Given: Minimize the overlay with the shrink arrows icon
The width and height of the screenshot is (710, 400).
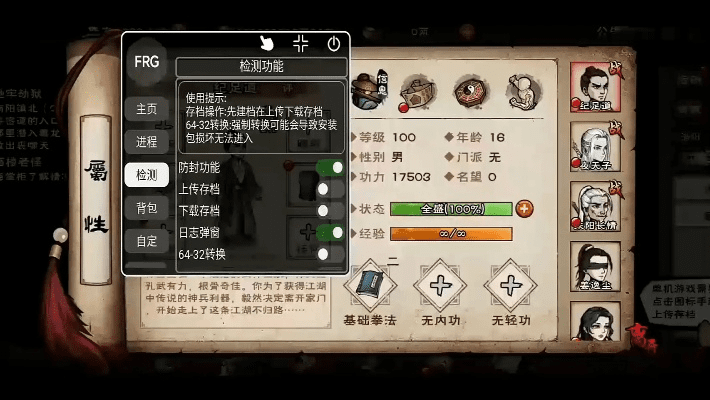Looking at the screenshot, I should [x=300, y=43].
